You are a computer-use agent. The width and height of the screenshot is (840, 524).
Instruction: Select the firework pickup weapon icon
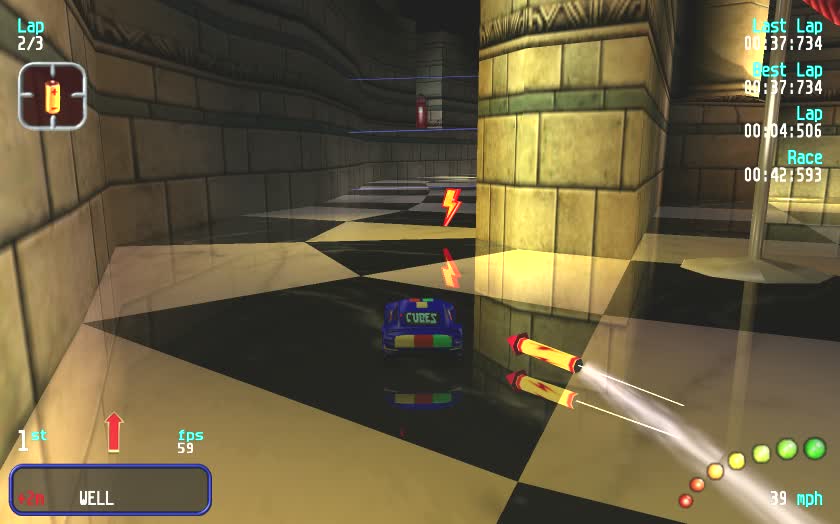(x=52, y=96)
